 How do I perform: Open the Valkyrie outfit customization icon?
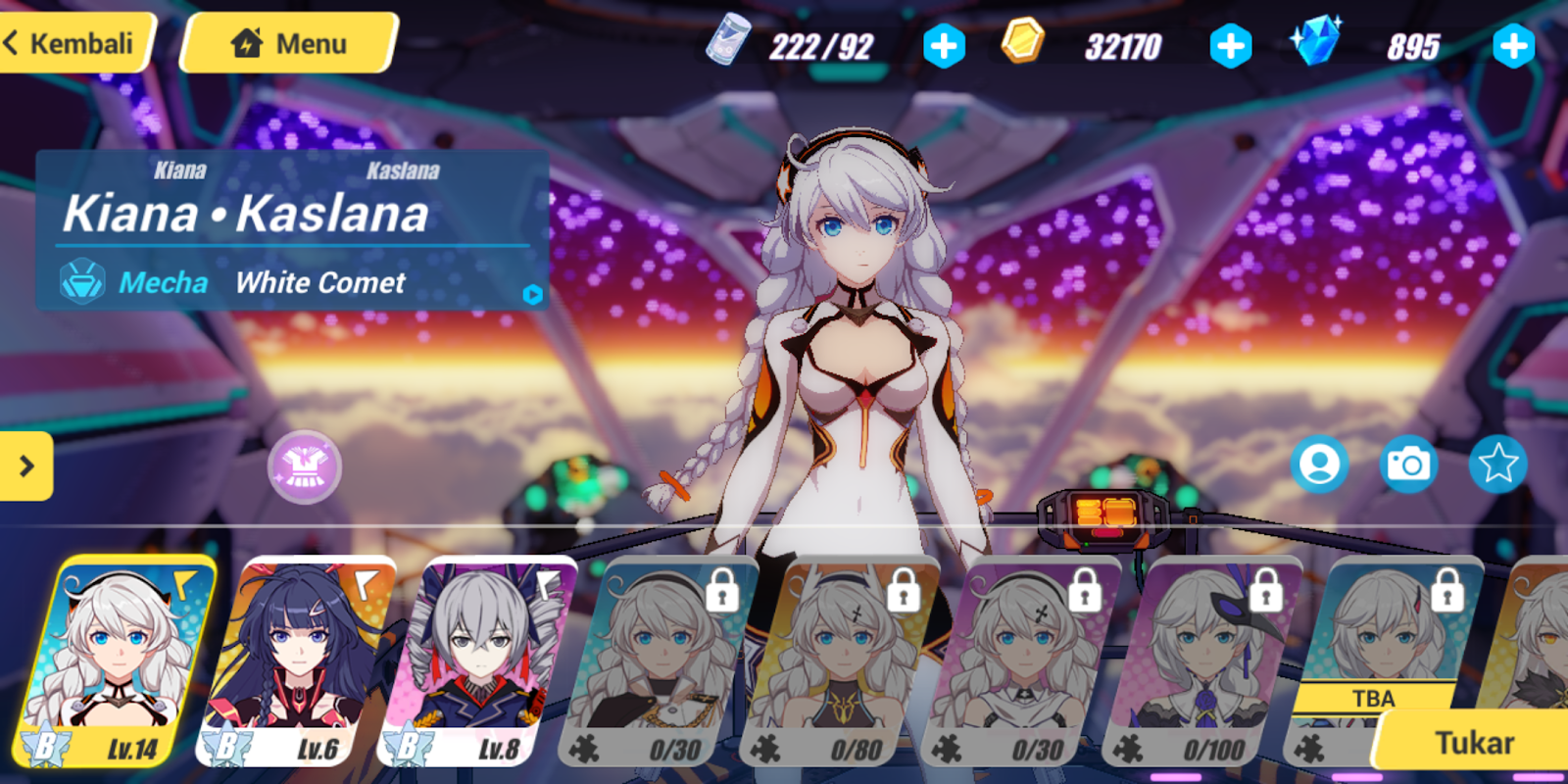point(305,468)
